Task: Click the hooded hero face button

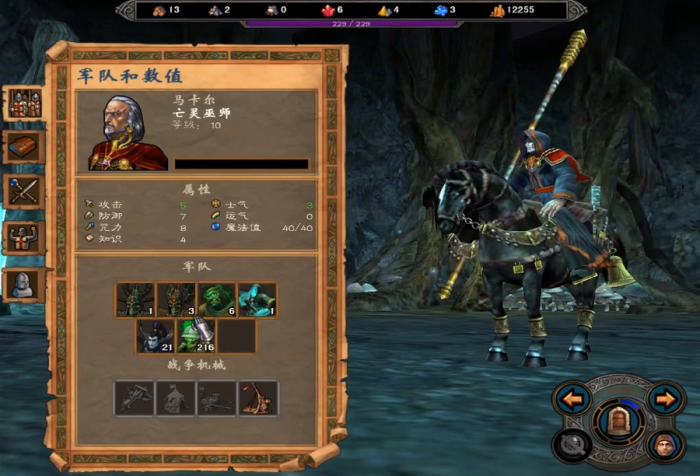Action: click(663, 444)
